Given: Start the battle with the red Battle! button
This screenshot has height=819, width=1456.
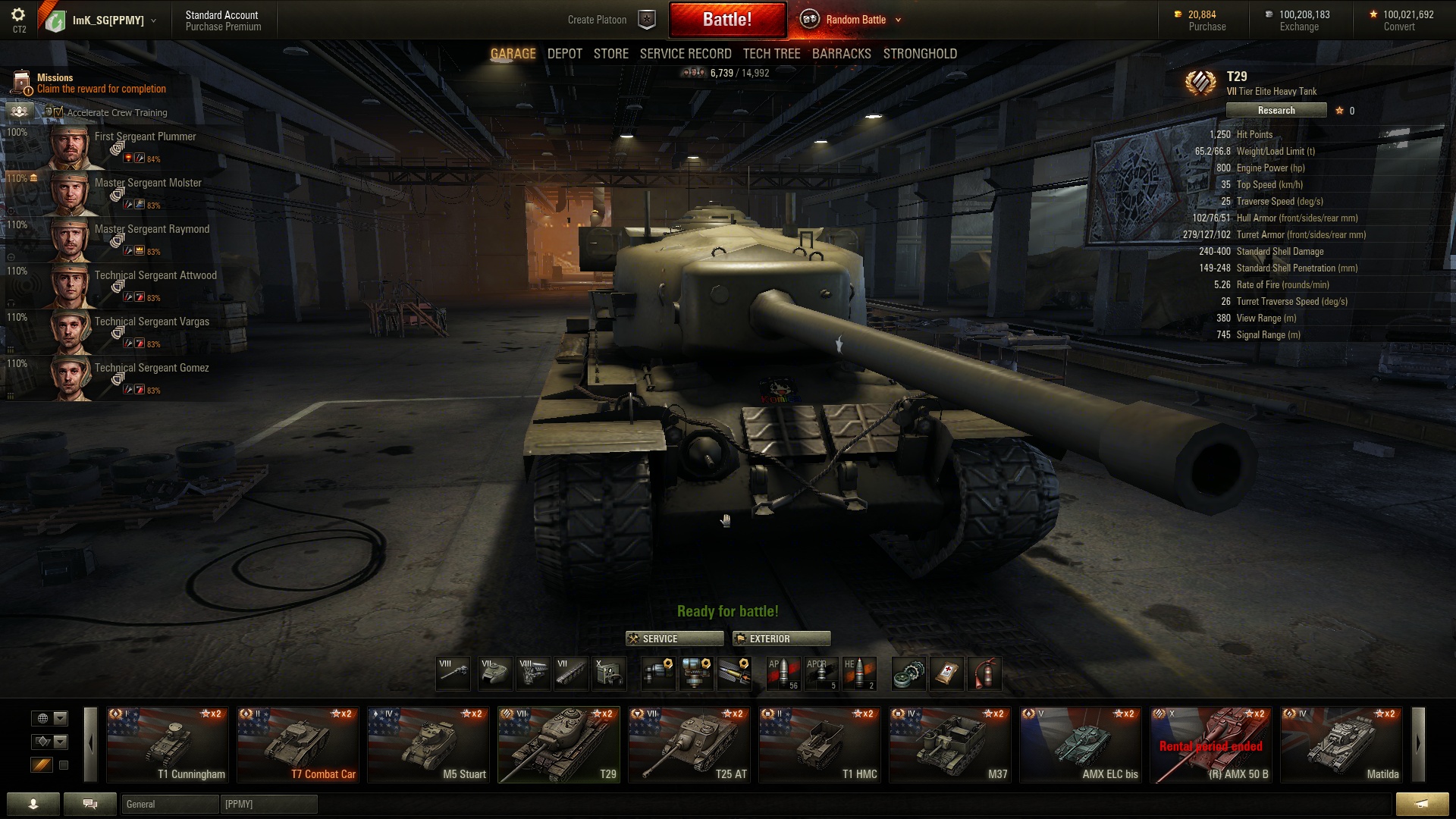Looking at the screenshot, I should click(x=727, y=20).
